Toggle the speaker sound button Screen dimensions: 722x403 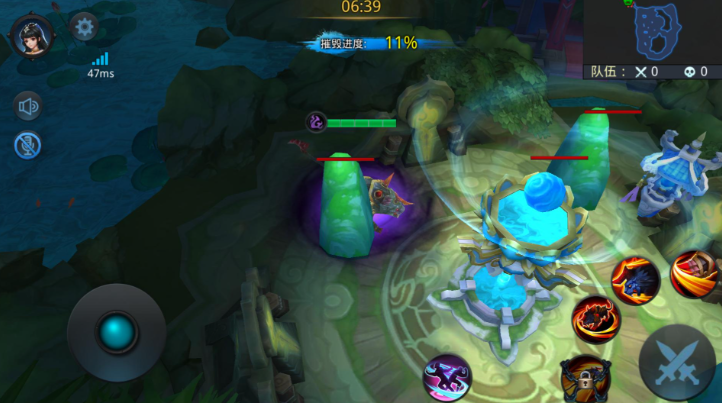point(27,106)
